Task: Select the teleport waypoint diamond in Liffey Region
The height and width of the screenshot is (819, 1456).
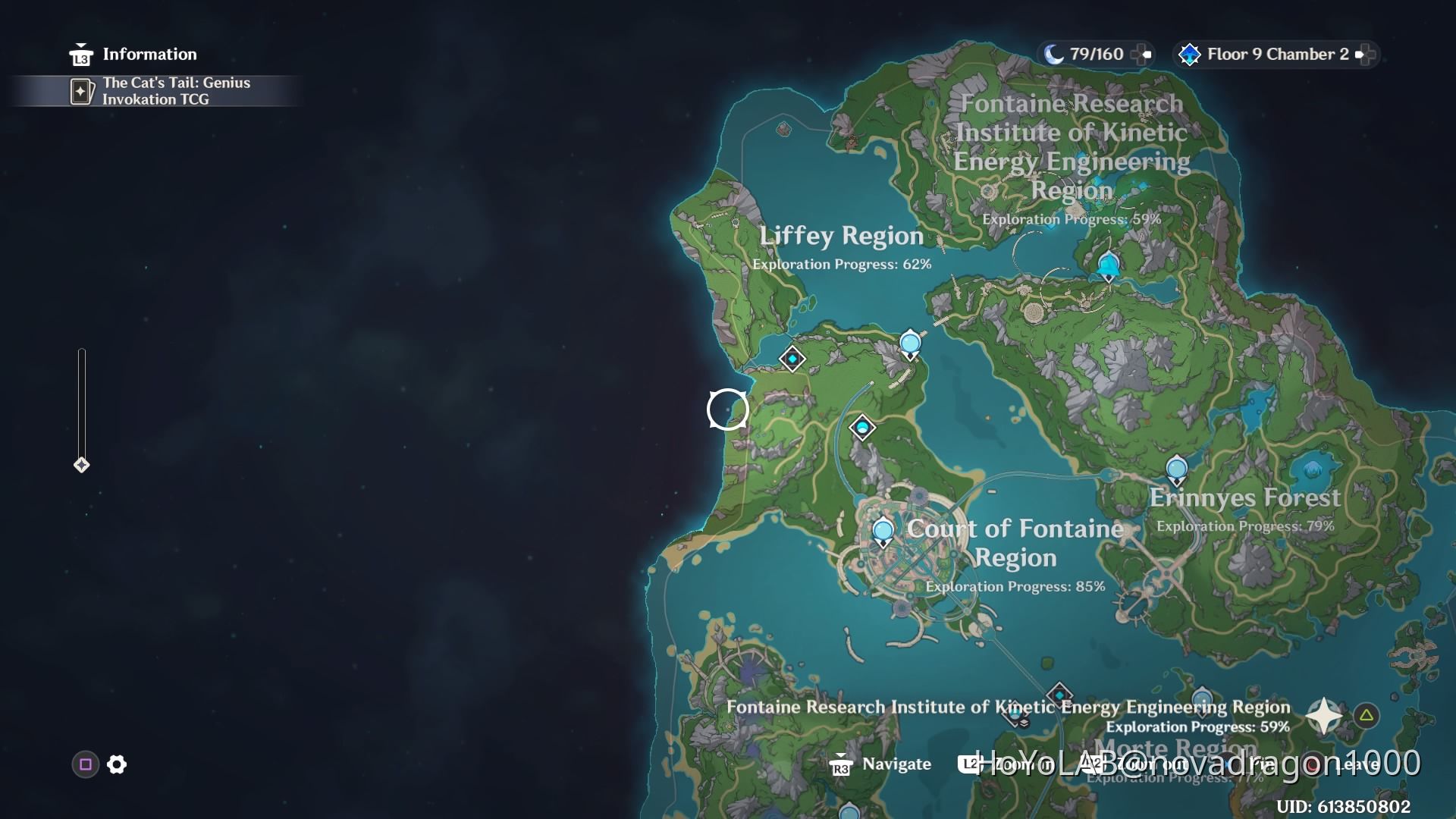Action: click(x=791, y=359)
